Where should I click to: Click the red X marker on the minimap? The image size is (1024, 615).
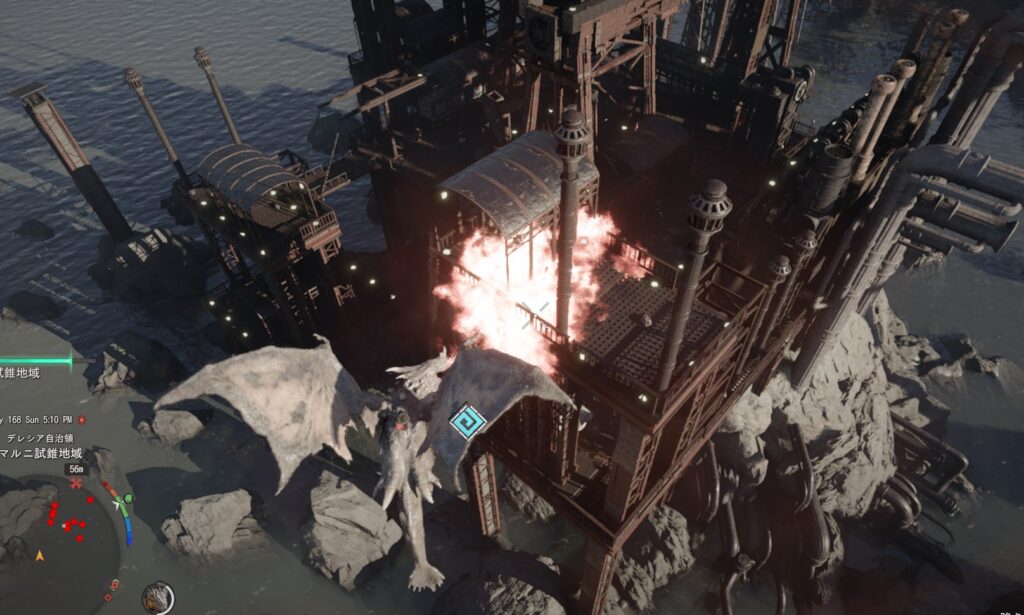click(x=76, y=483)
